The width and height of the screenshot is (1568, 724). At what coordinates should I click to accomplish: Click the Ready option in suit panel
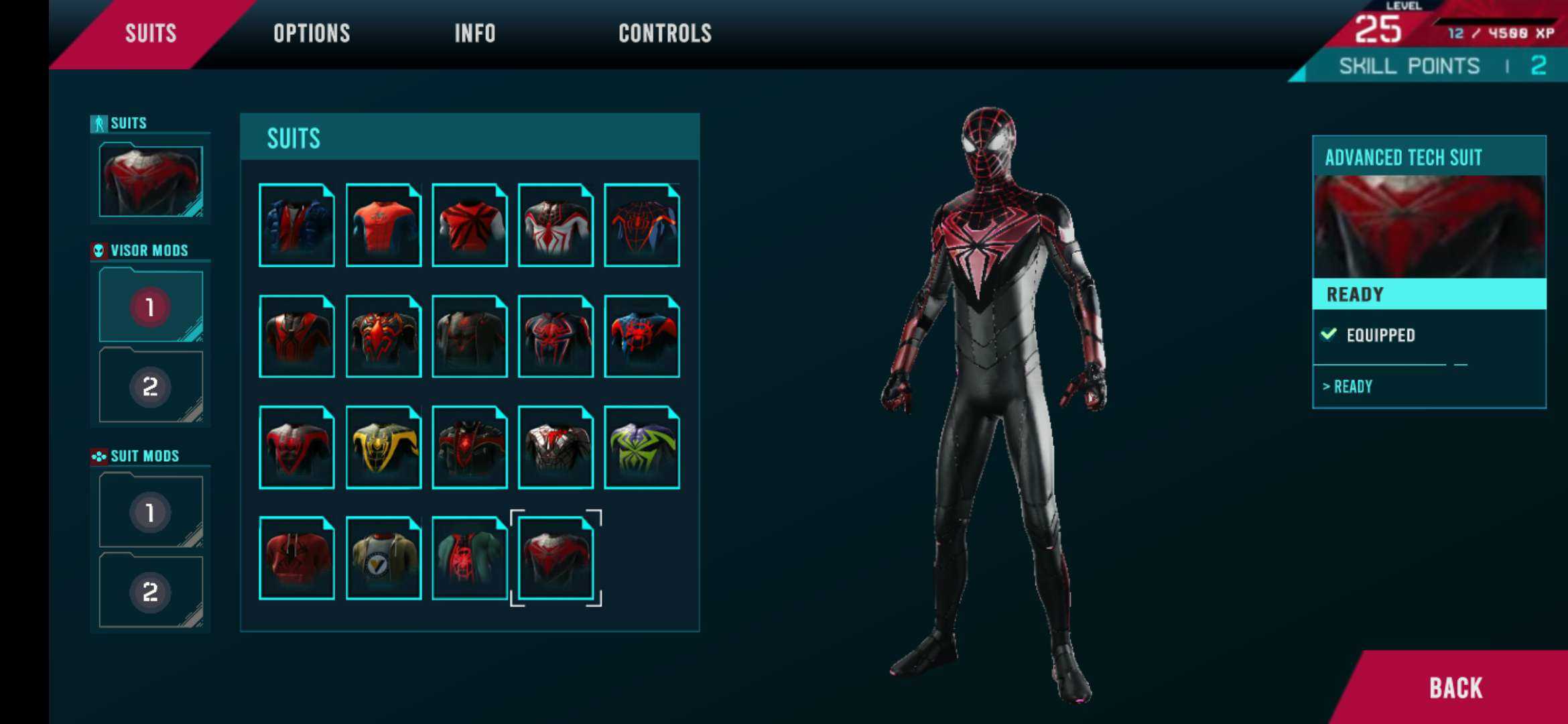(1352, 387)
